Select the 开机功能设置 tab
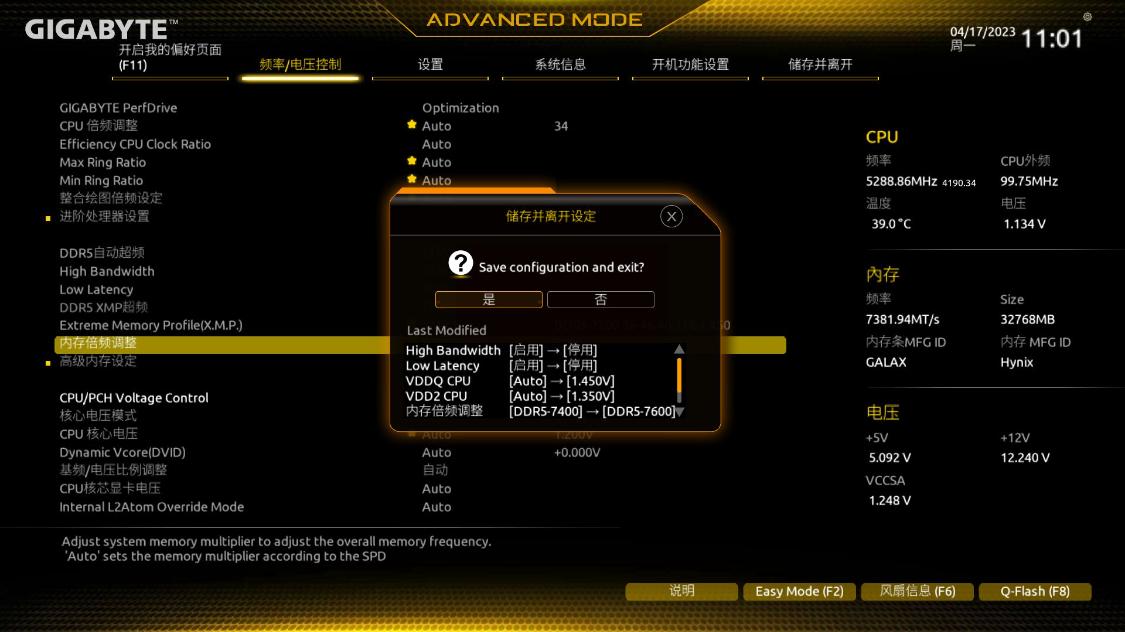 coord(690,65)
